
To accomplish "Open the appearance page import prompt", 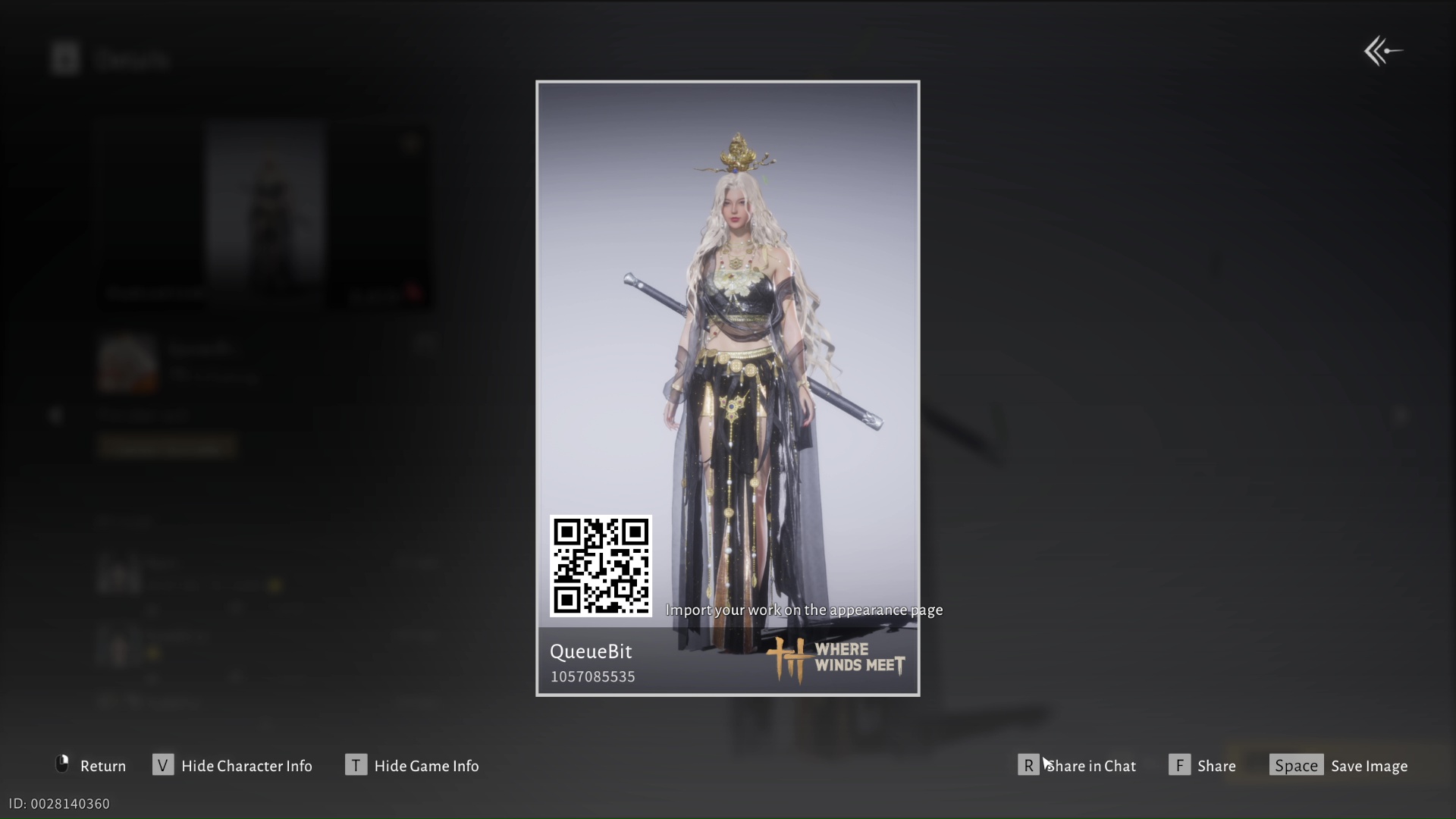I will pyautogui.click(x=804, y=609).
